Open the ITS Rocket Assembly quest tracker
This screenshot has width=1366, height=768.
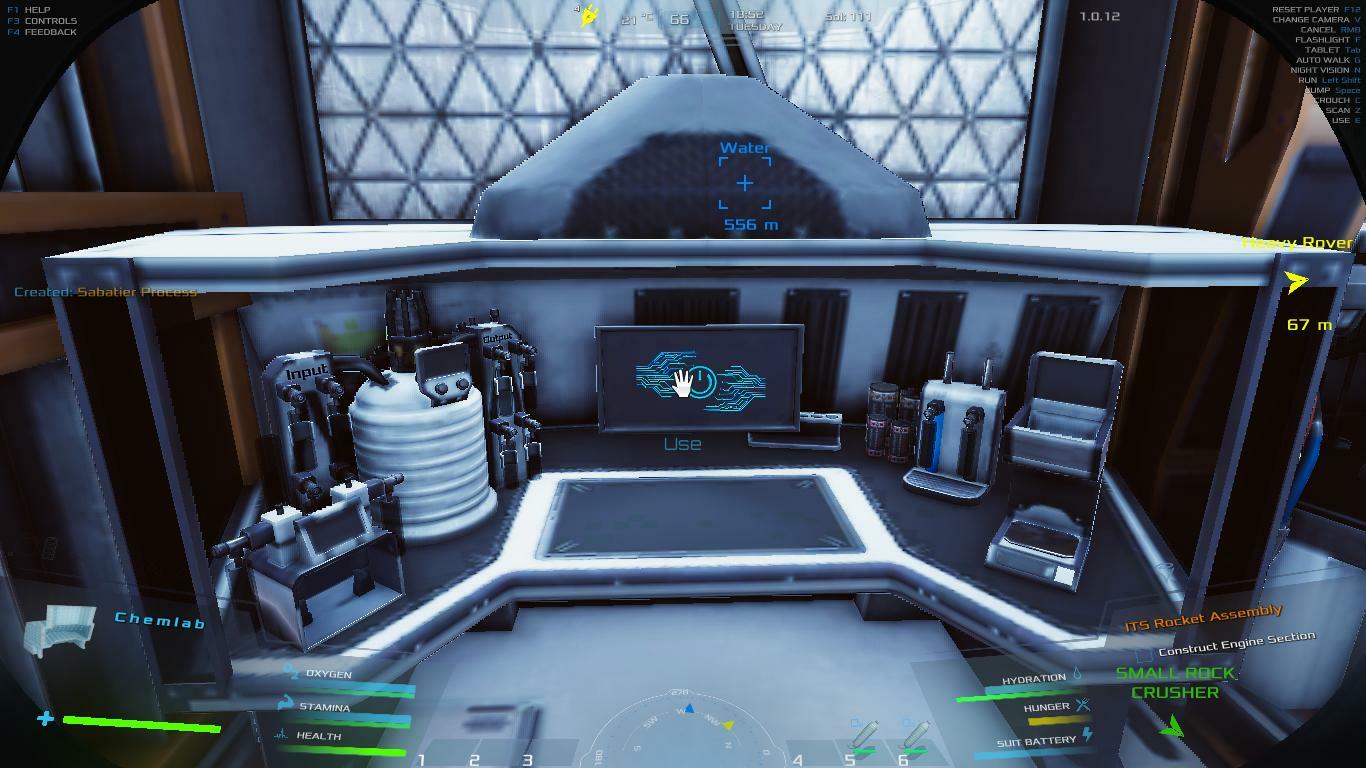(x=1203, y=619)
